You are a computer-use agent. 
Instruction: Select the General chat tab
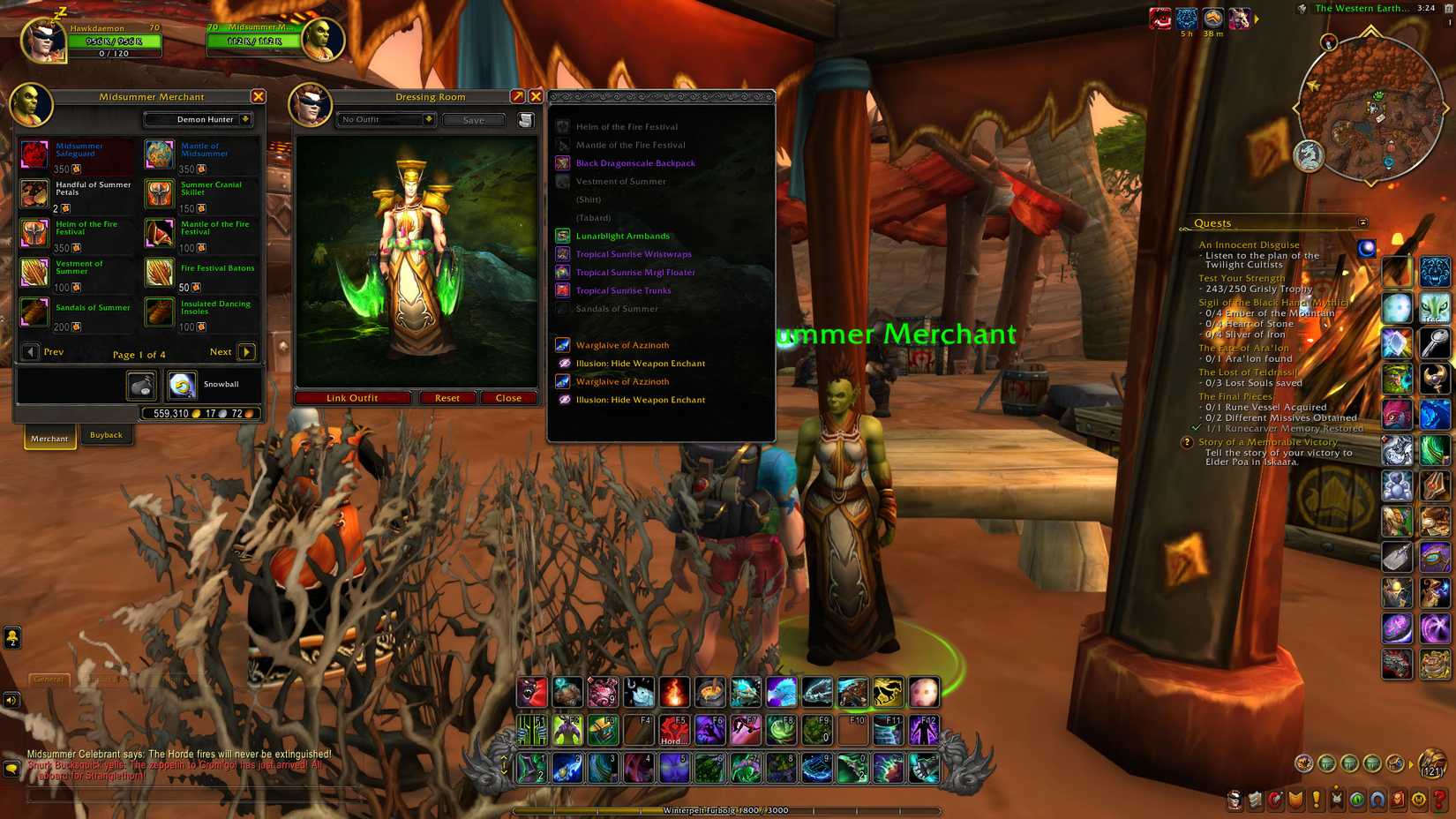pos(49,680)
